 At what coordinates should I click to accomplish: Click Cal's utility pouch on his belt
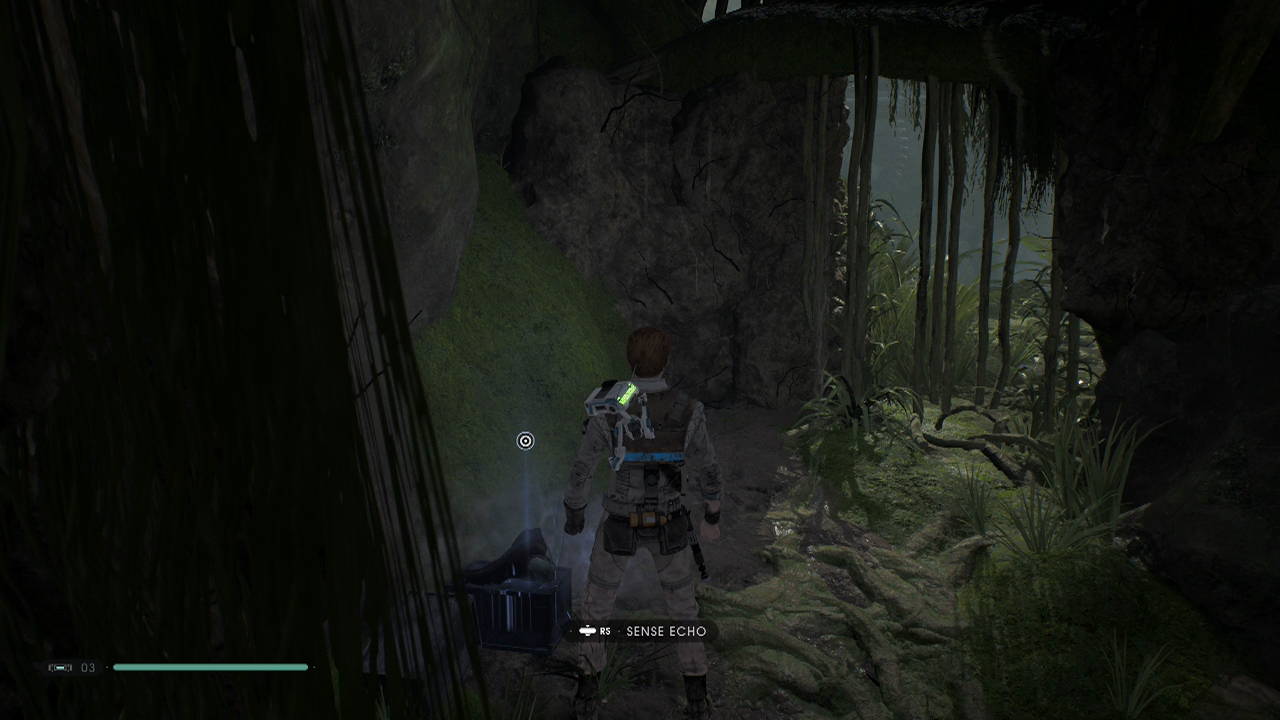coord(650,520)
